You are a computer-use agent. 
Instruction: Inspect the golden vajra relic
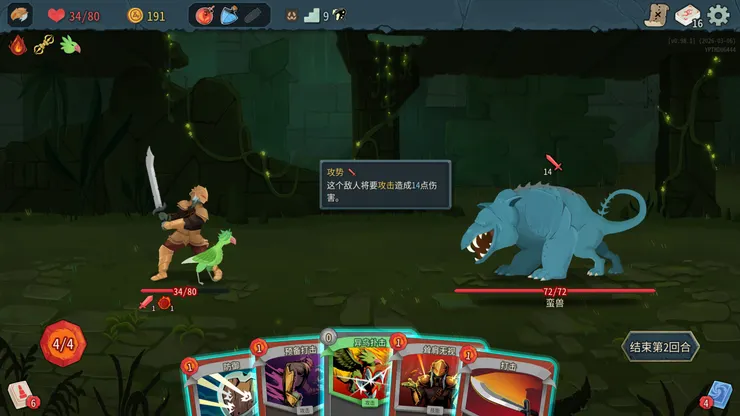pyautogui.click(x=43, y=44)
